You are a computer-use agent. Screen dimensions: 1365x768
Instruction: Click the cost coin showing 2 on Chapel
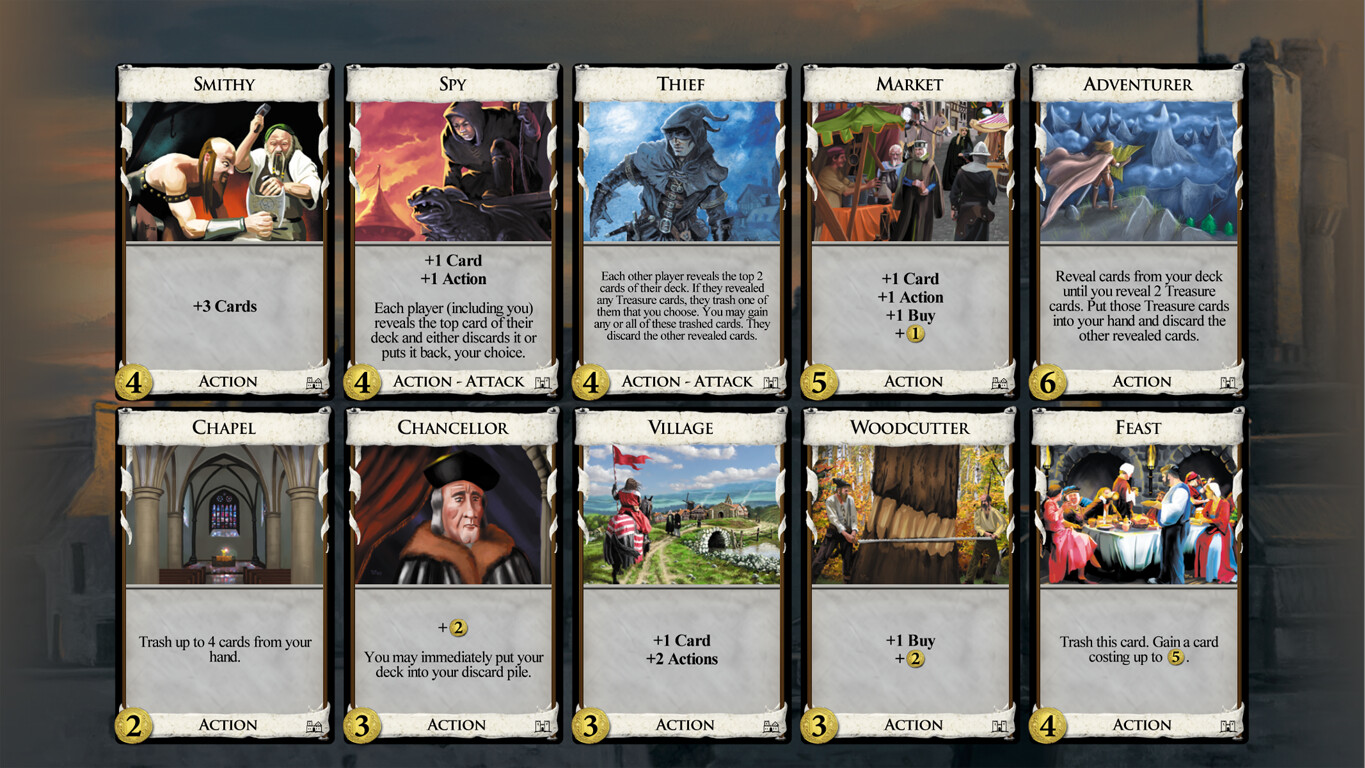(134, 725)
